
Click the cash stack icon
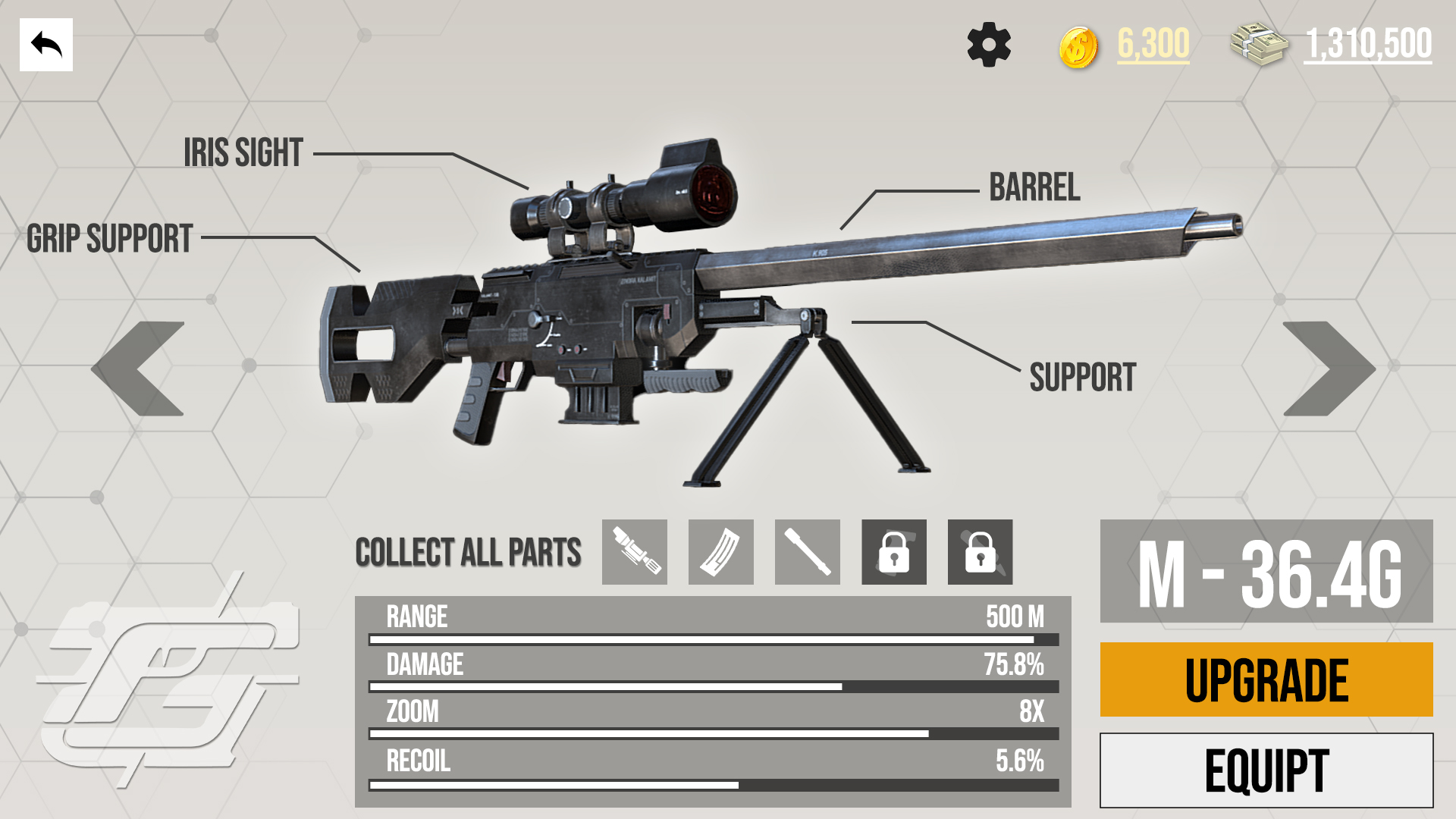point(1257,45)
